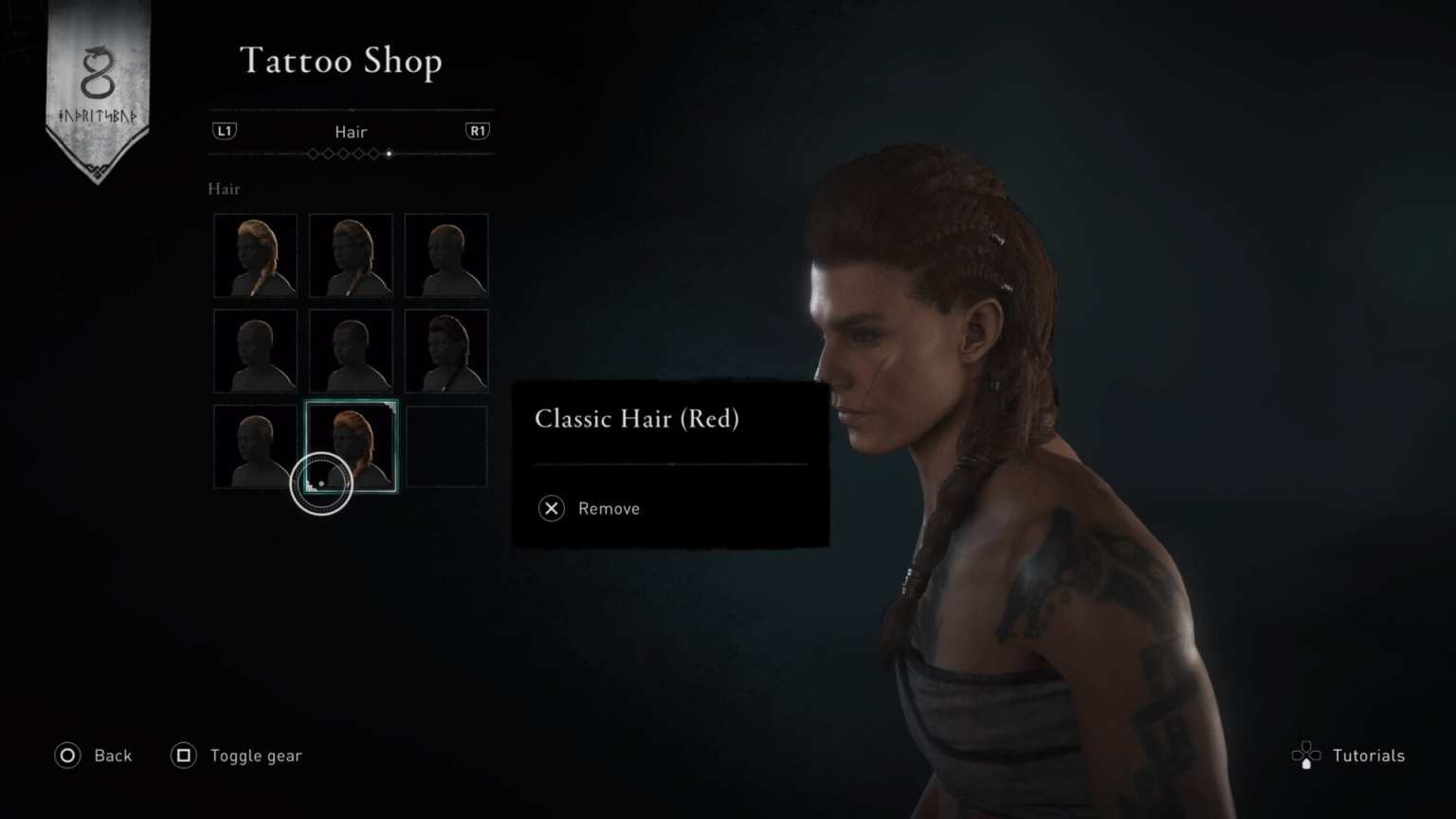Click the X Remove button icon
Image resolution: width=1456 pixels, height=819 pixels.
(551, 508)
